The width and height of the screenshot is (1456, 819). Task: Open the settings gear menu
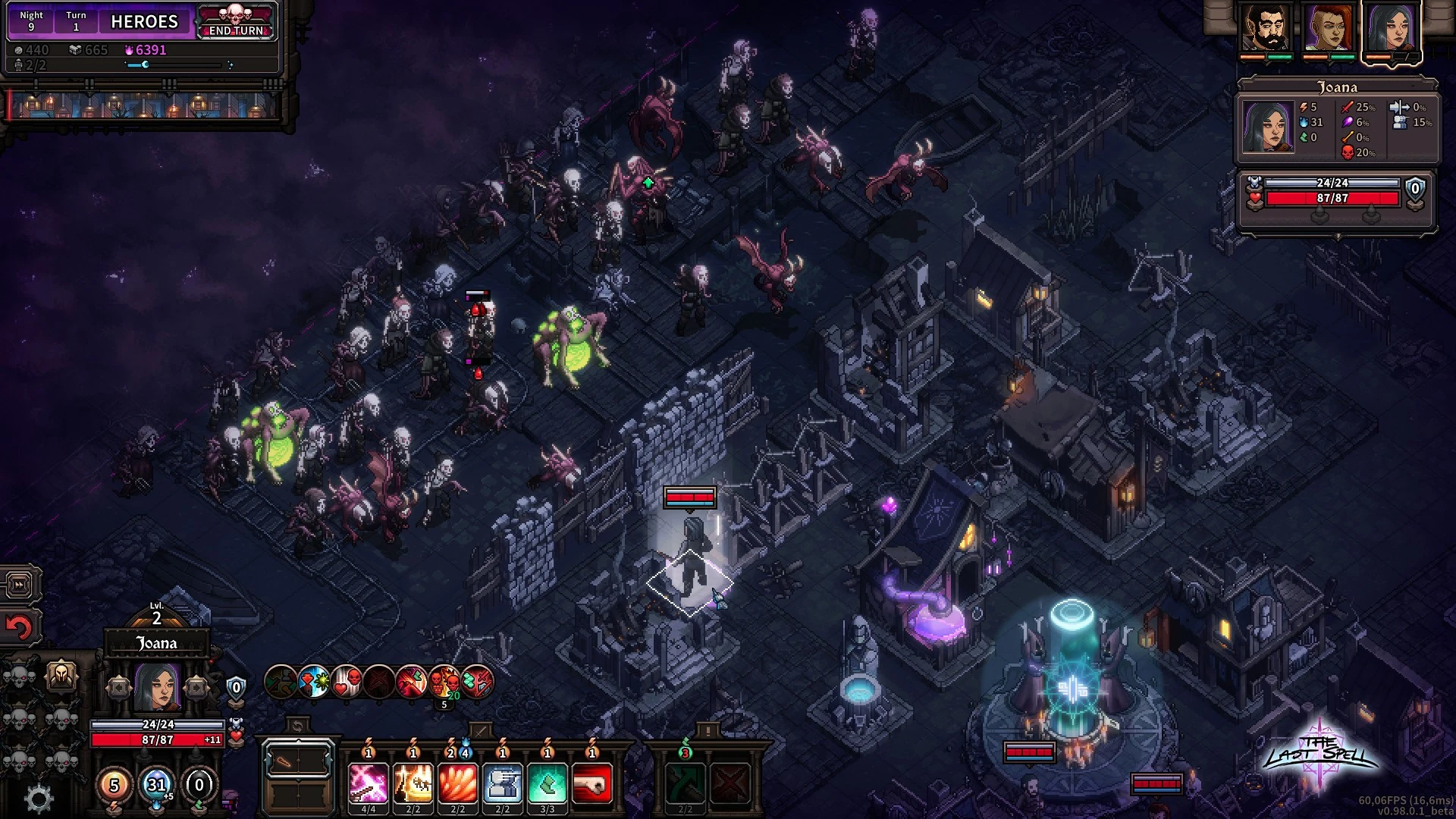click(39, 798)
